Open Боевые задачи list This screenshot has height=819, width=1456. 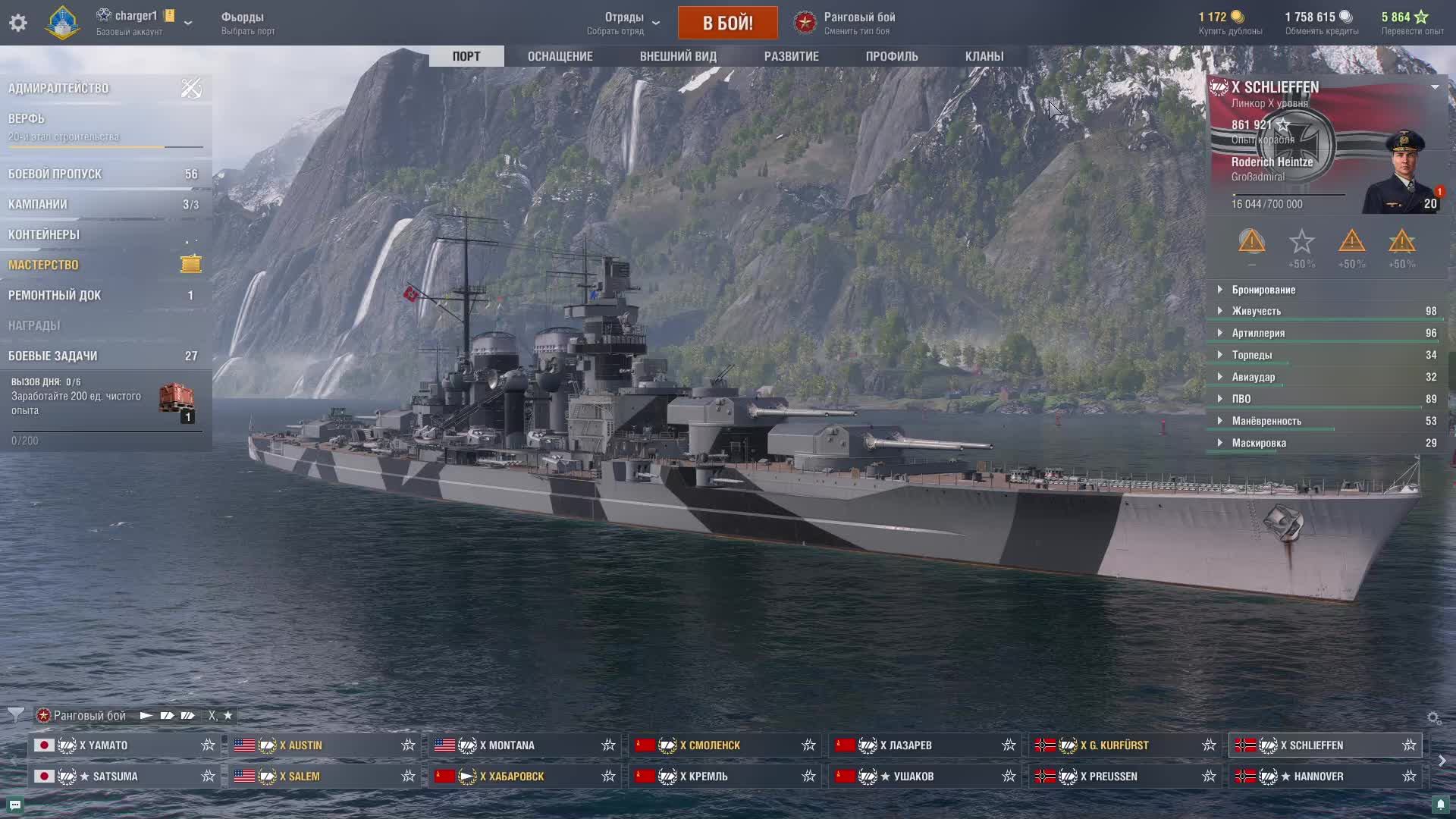[x=53, y=356]
